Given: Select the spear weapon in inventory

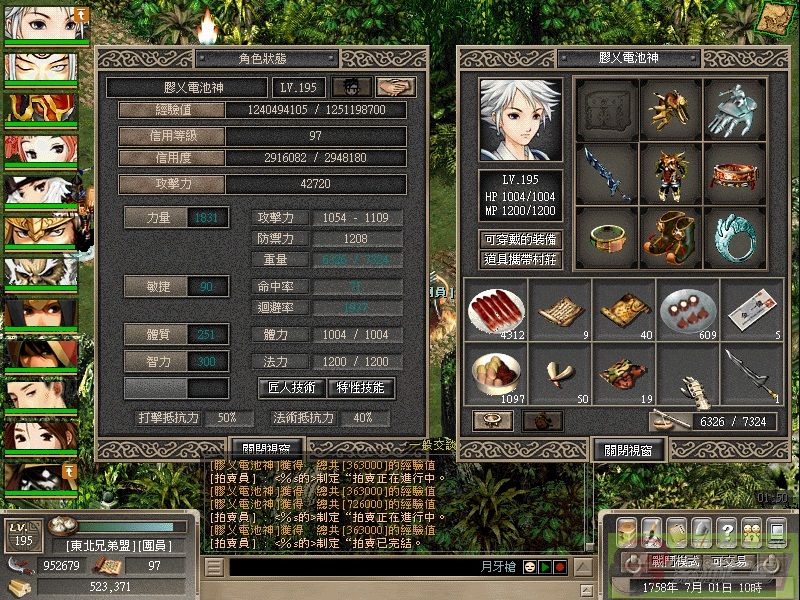Looking at the screenshot, I should (x=752, y=374).
